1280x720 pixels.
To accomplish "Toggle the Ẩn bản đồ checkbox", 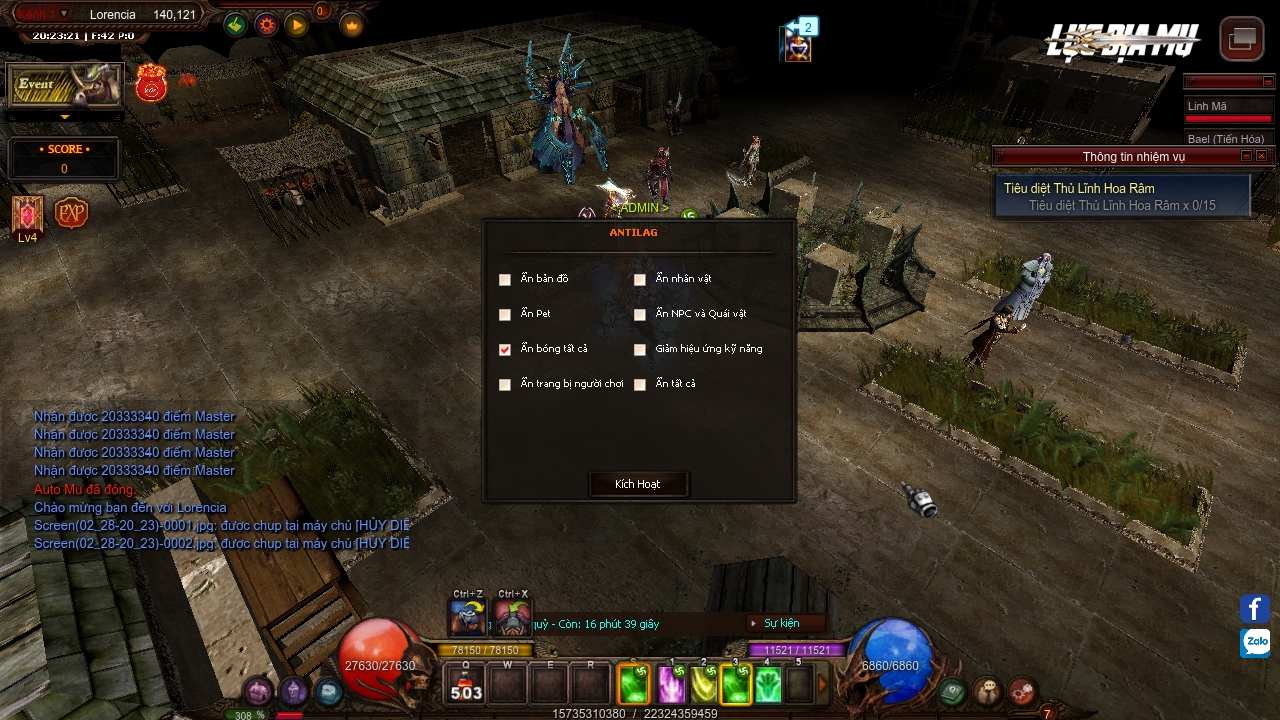I will click(505, 280).
